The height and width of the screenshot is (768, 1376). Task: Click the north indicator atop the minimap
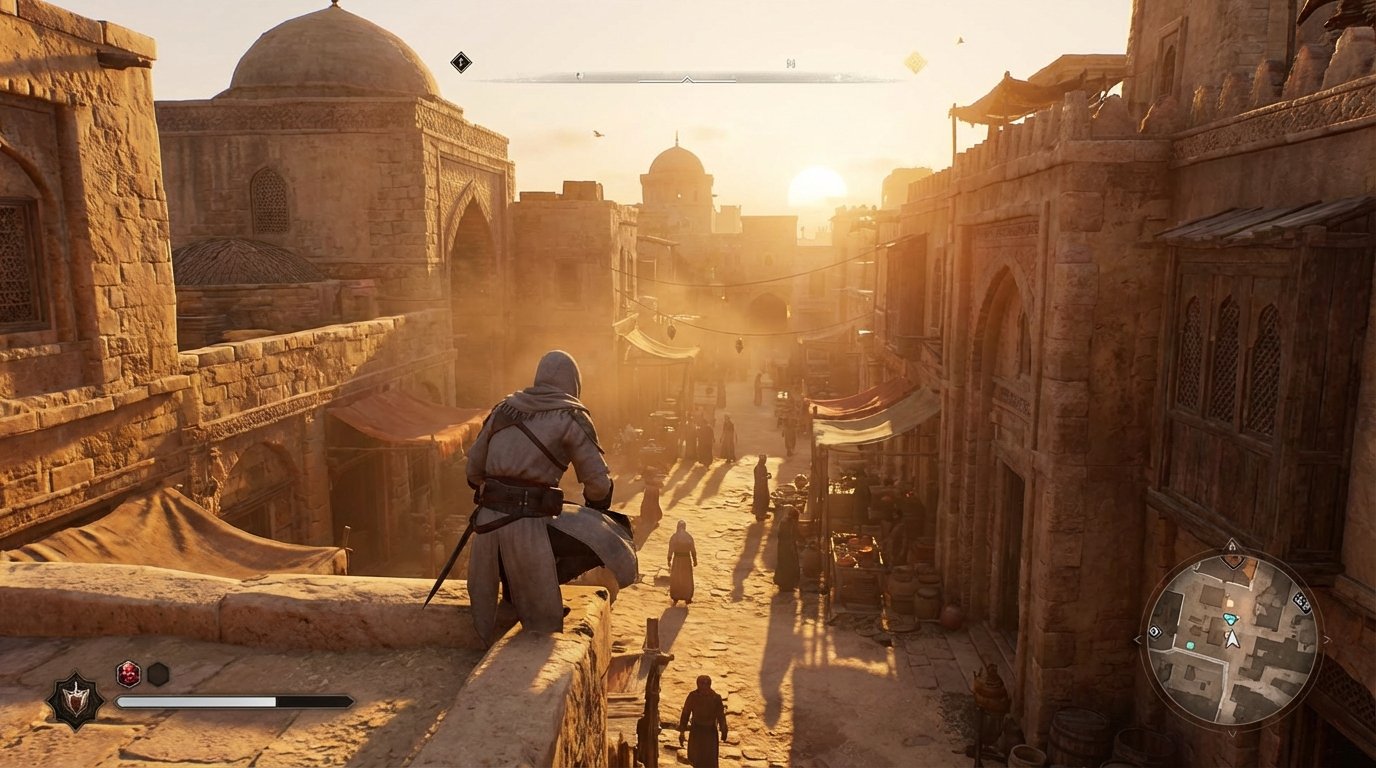1232,545
